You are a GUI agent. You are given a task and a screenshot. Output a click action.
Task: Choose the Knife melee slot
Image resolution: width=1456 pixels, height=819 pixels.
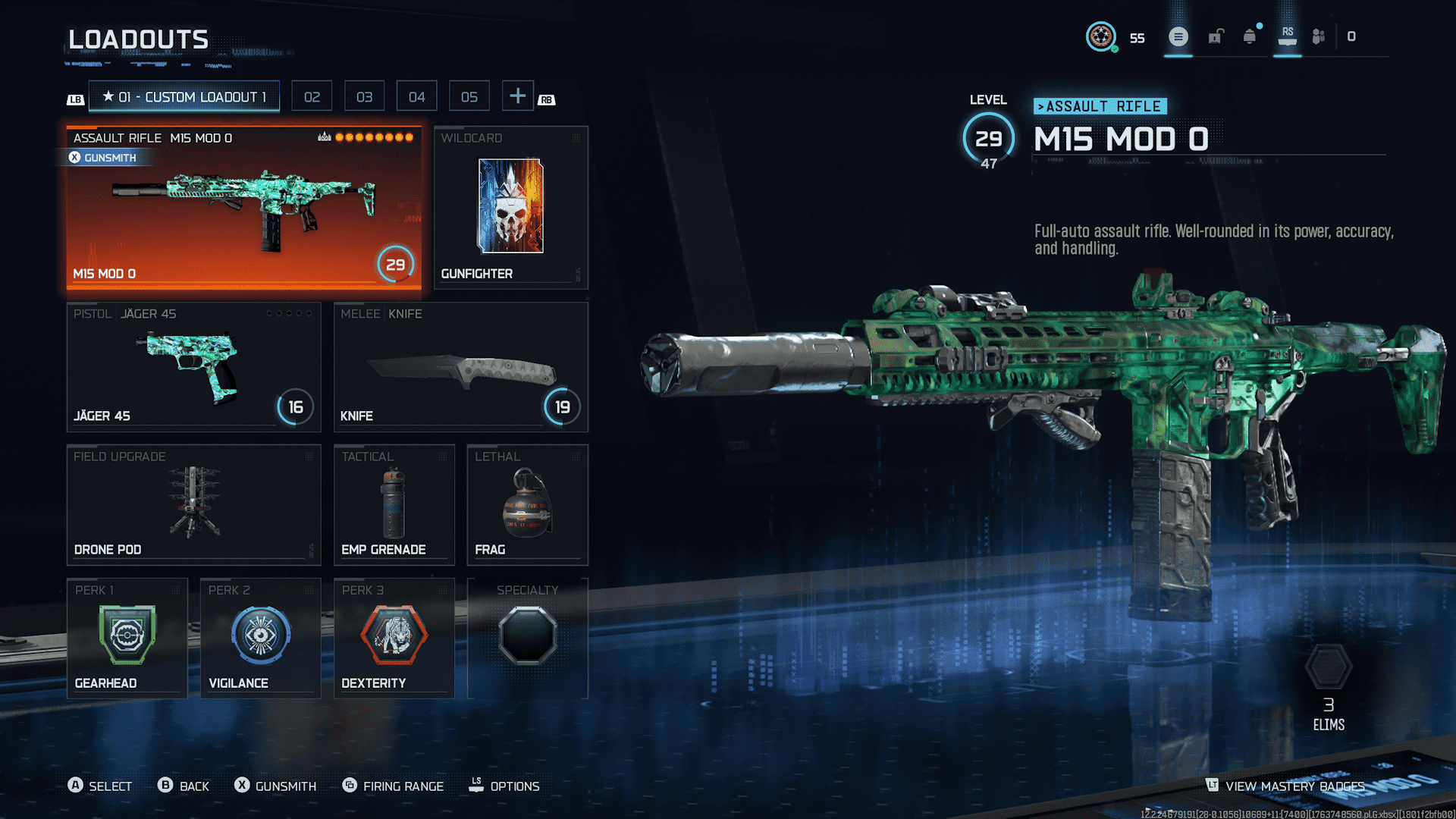coord(460,368)
